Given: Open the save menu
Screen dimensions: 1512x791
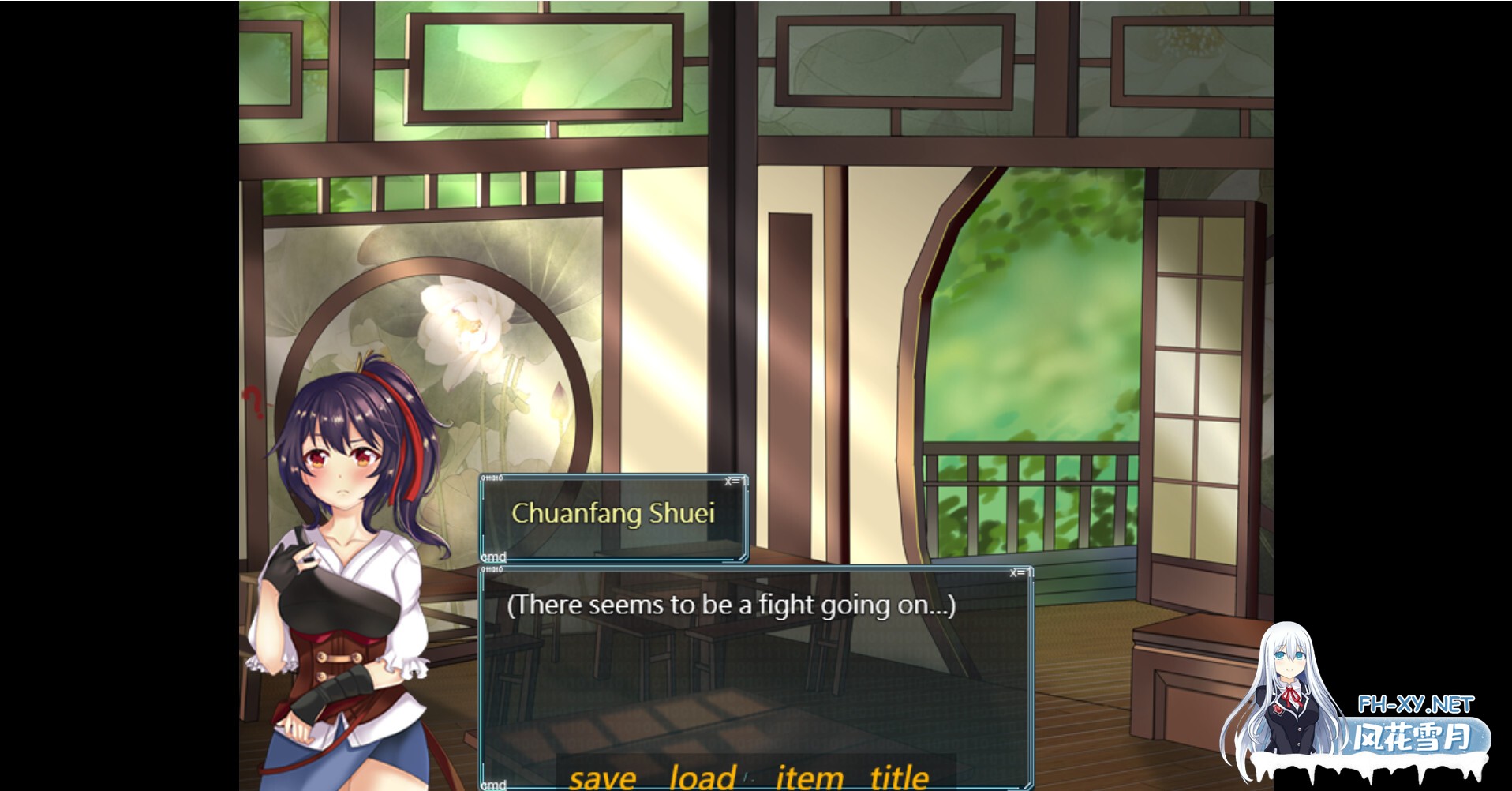Looking at the screenshot, I should tap(604, 778).
